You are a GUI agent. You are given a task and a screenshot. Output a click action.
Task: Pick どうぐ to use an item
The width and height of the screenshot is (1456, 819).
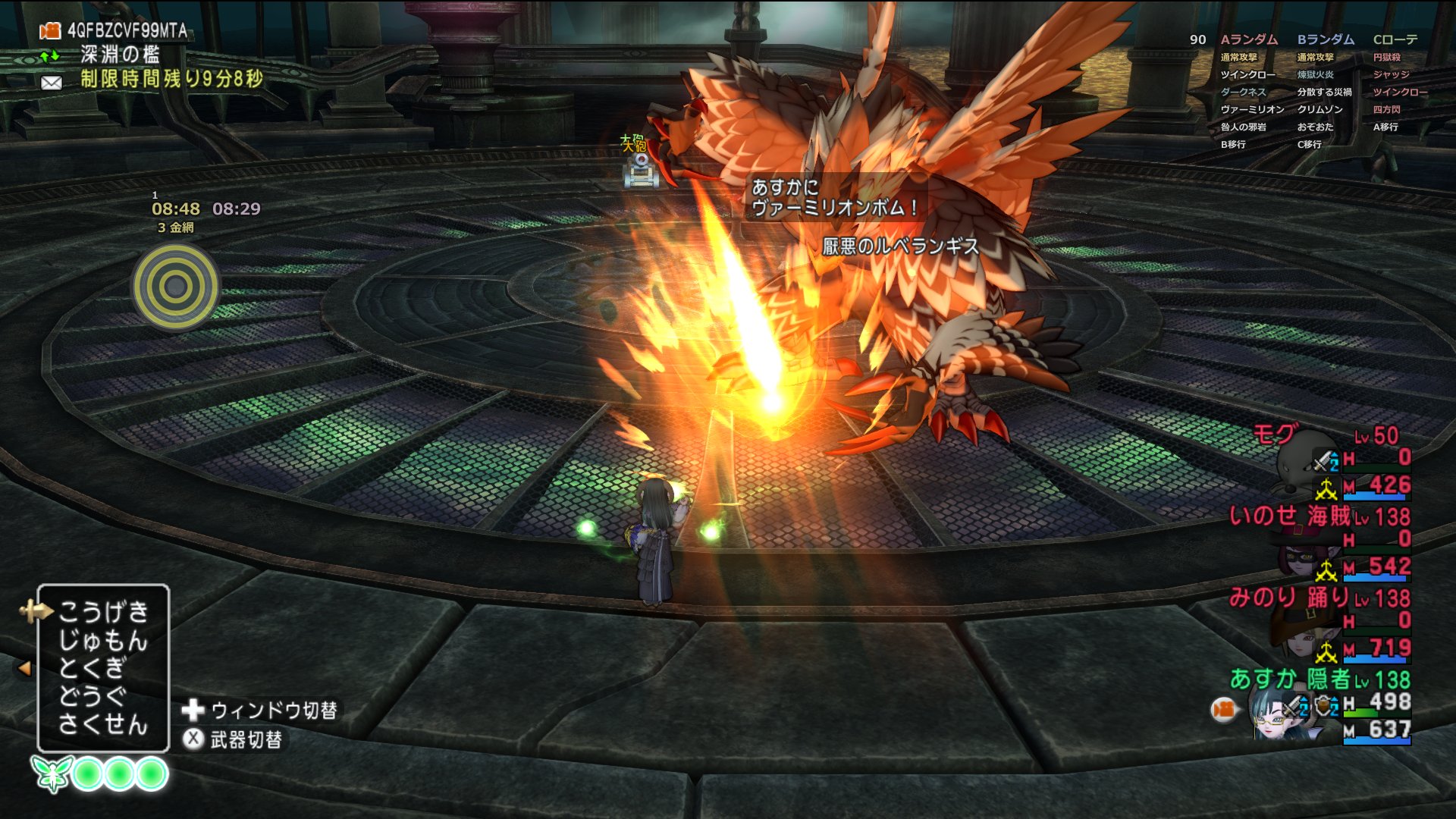(x=93, y=696)
